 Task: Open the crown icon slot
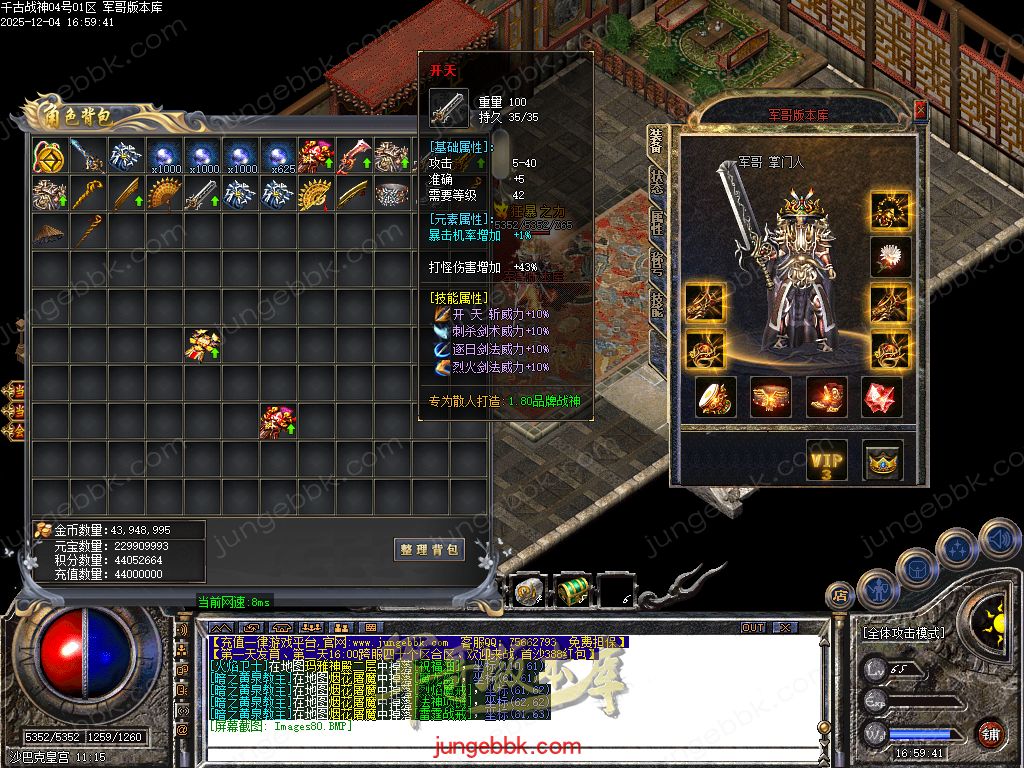point(883,460)
